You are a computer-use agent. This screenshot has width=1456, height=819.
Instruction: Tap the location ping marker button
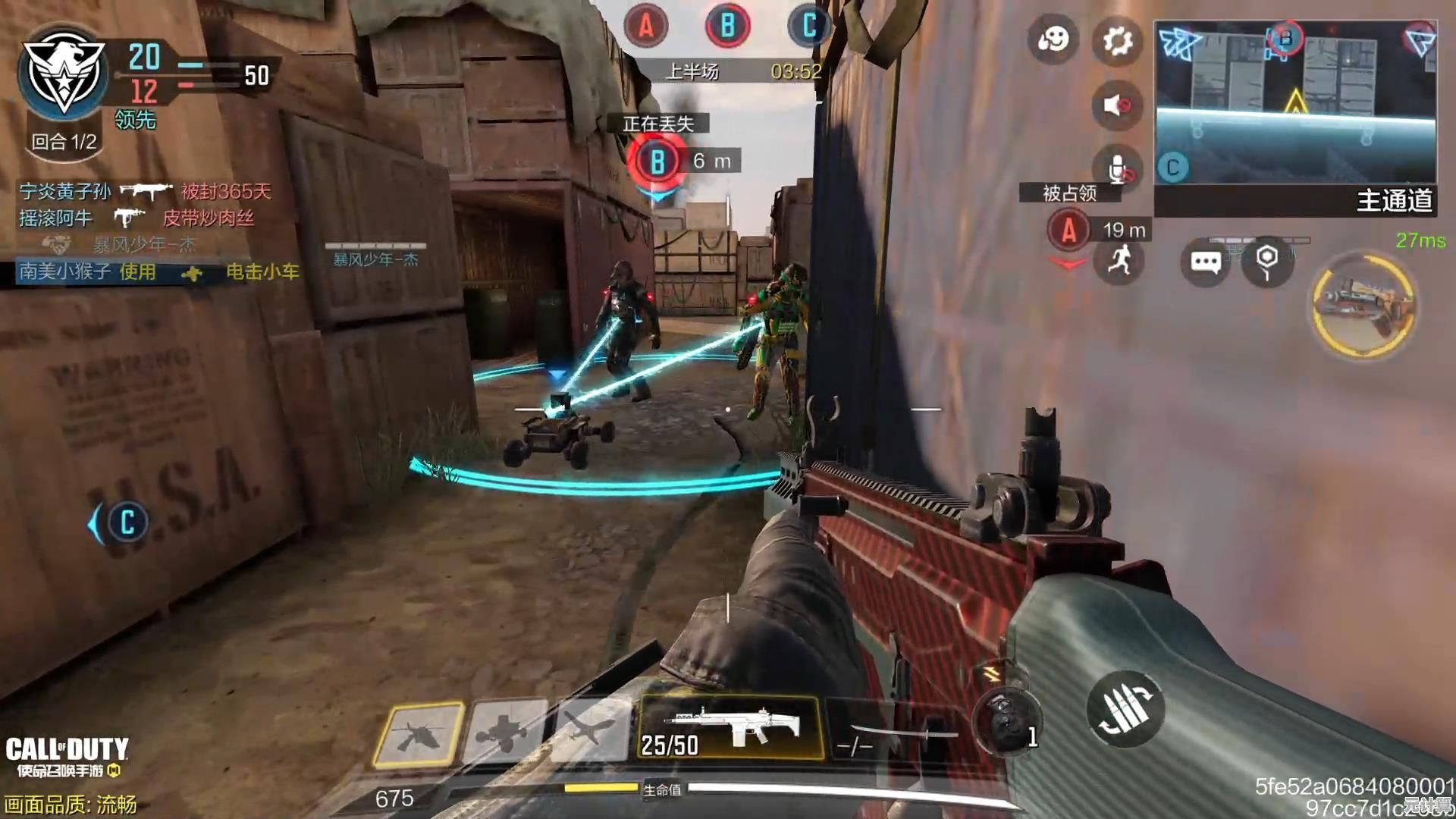click(x=1266, y=261)
